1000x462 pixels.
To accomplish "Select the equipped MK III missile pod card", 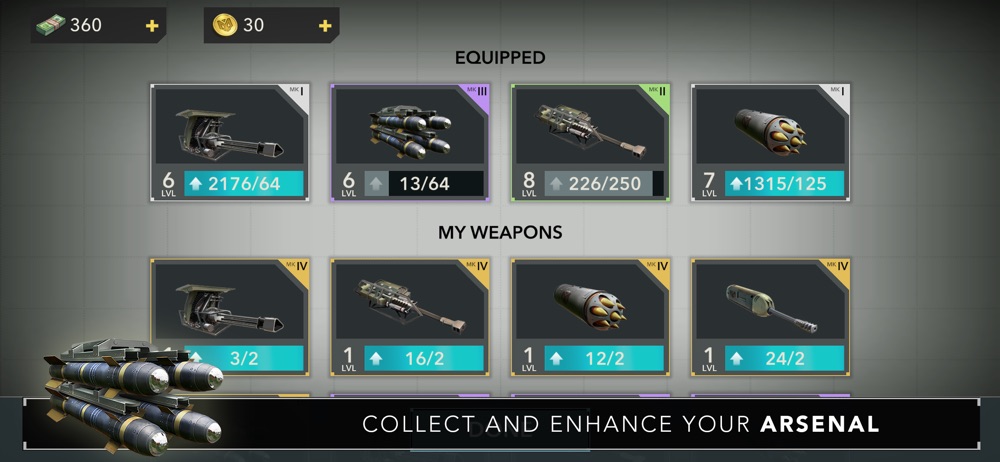I will click(x=410, y=132).
